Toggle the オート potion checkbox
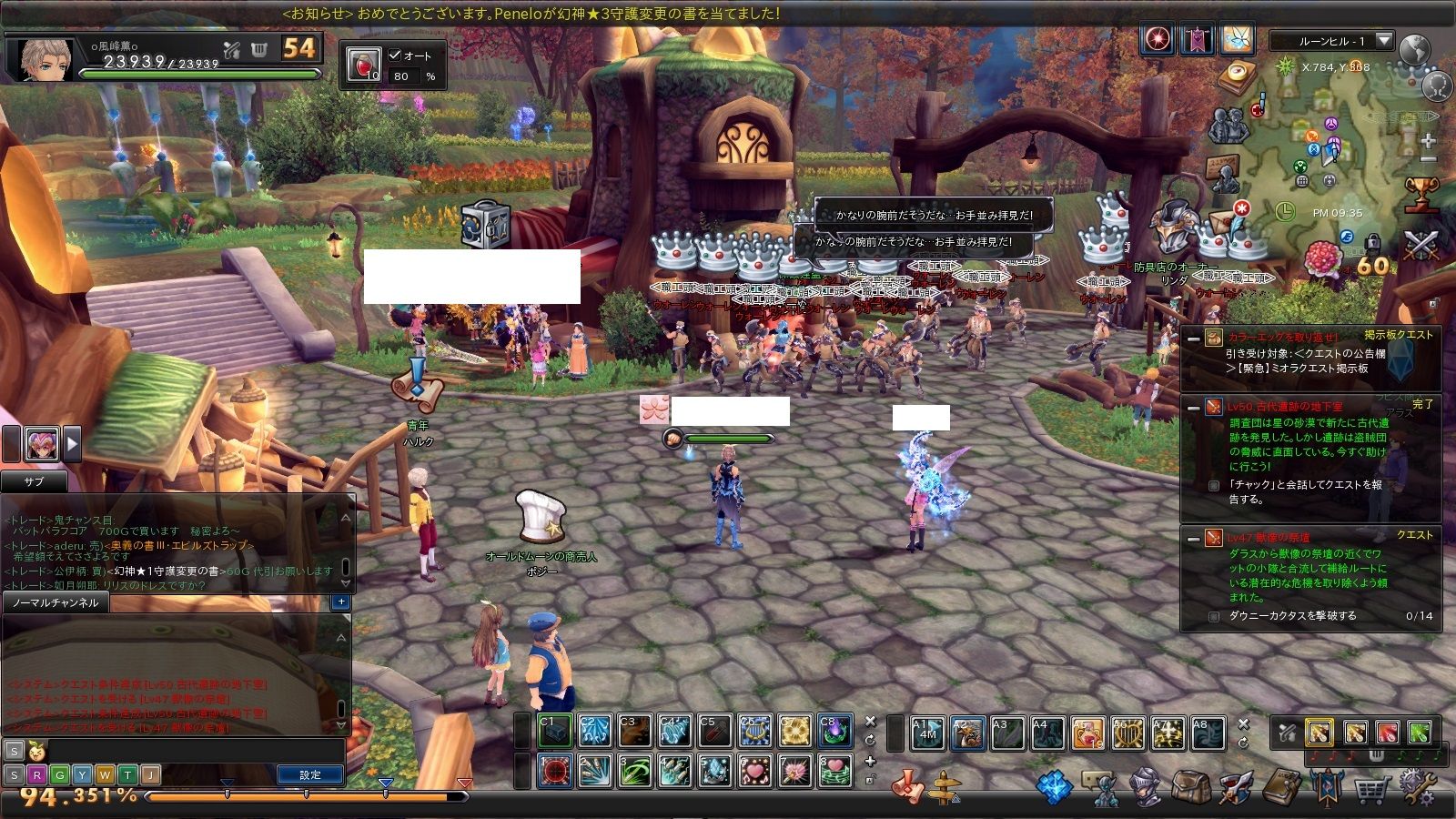1456x819 pixels. click(395, 56)
